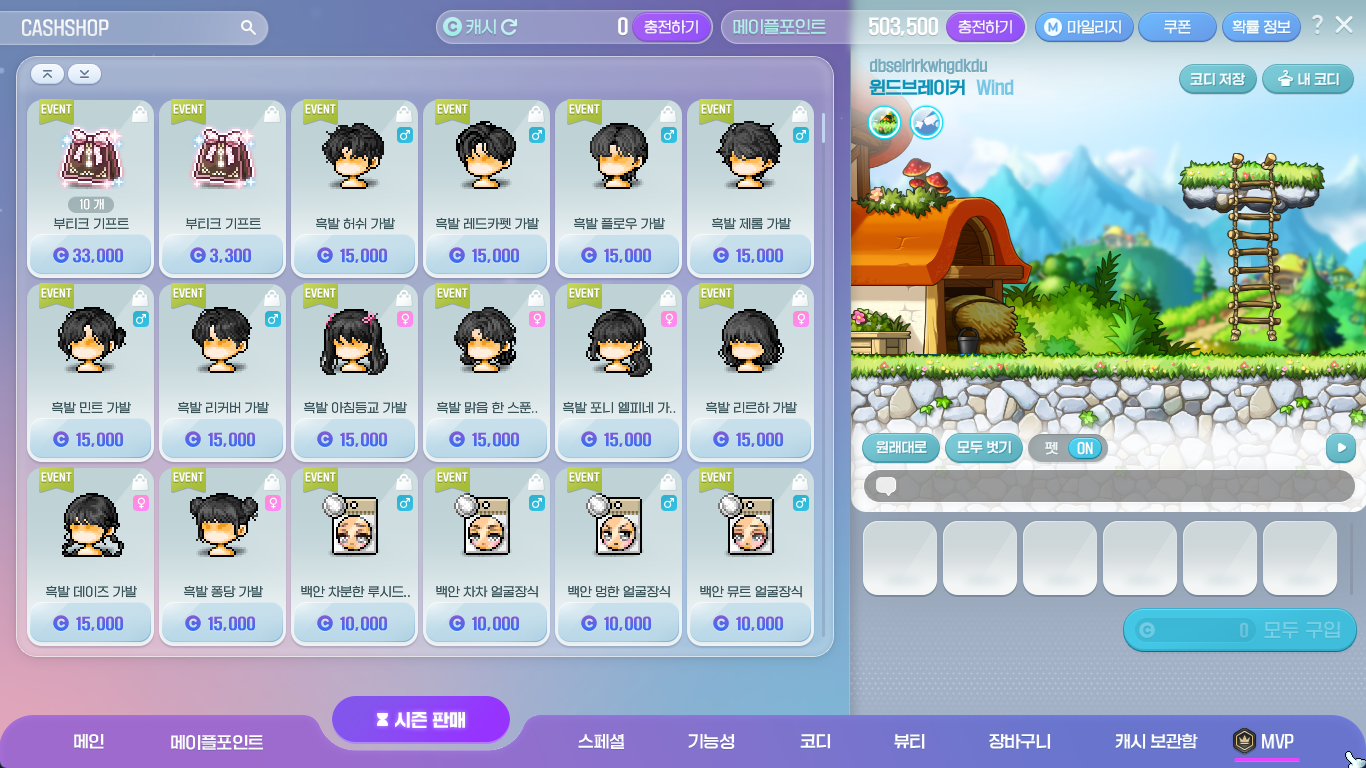Screen dimensions: 1366x768
Task: Go to 캐시 보관함 storage tab
Action: (1155, 741)
